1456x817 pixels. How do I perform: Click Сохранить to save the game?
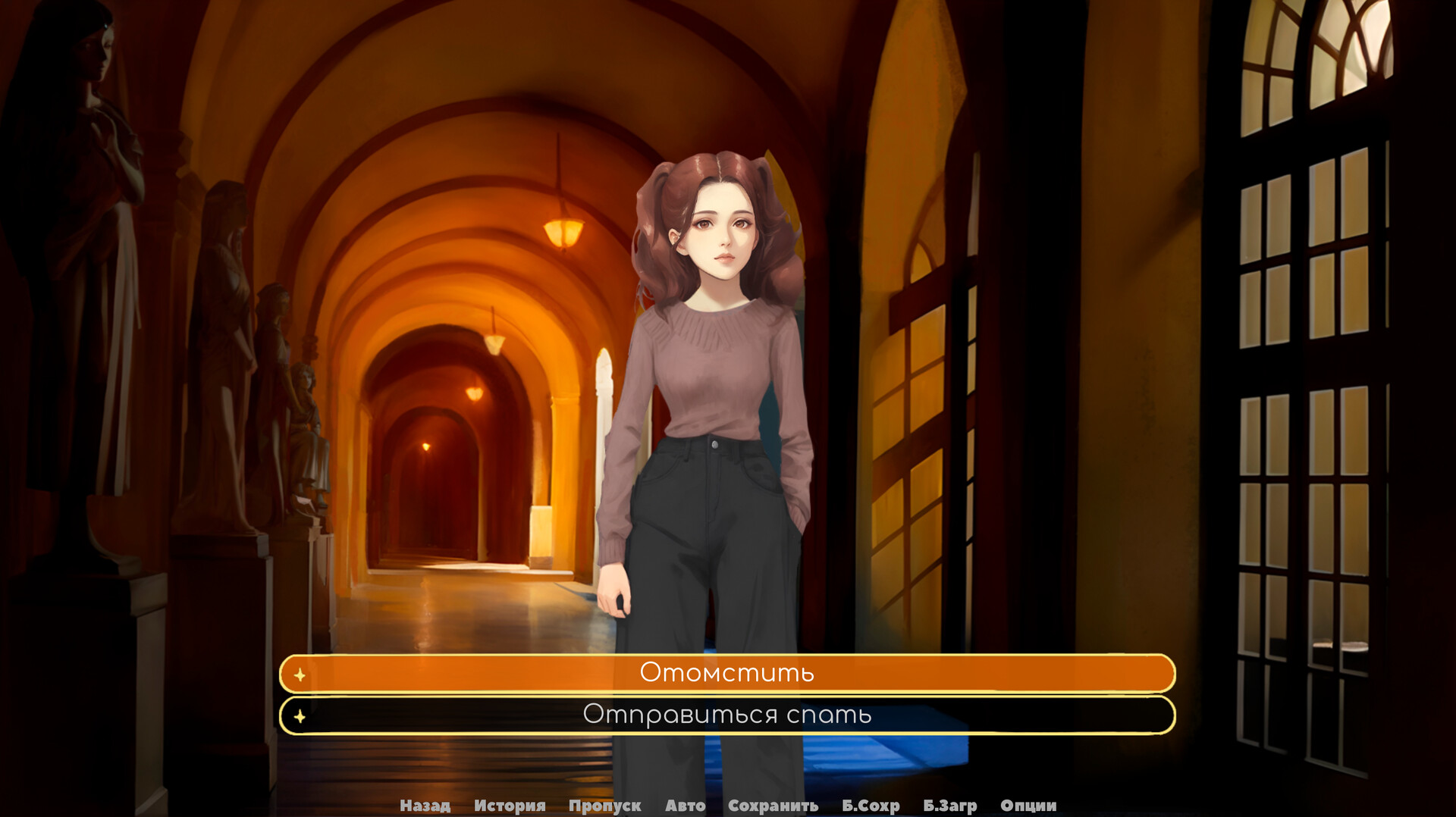point(773,806)
